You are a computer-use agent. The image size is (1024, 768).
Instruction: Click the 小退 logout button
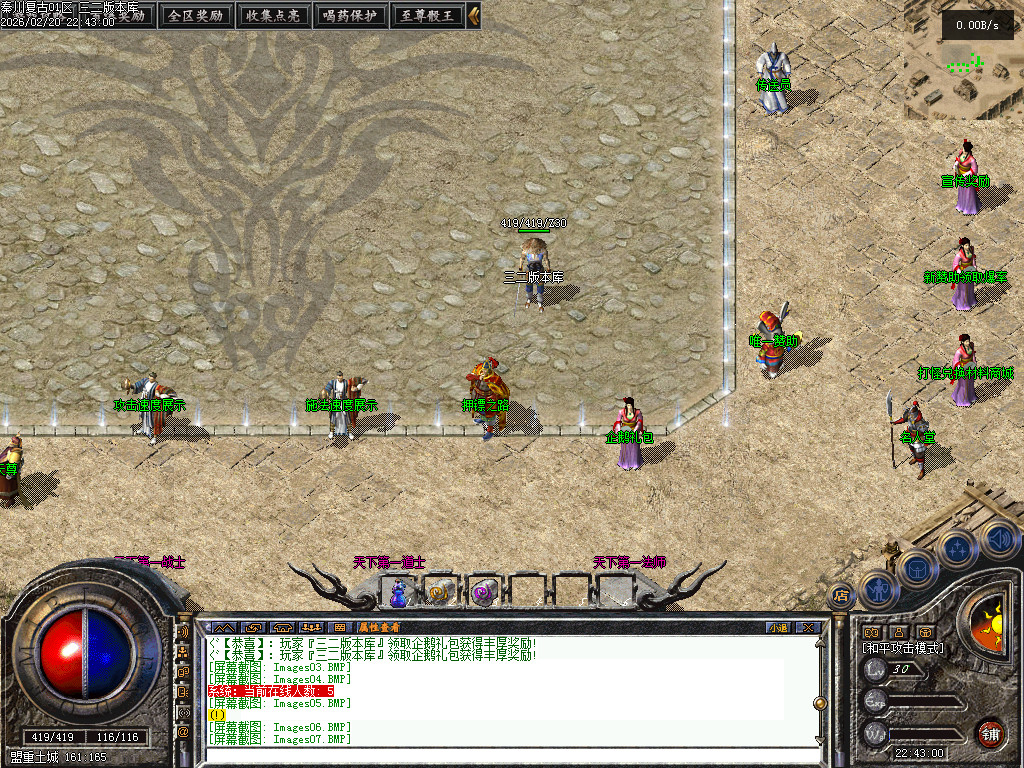click(778, 627)
